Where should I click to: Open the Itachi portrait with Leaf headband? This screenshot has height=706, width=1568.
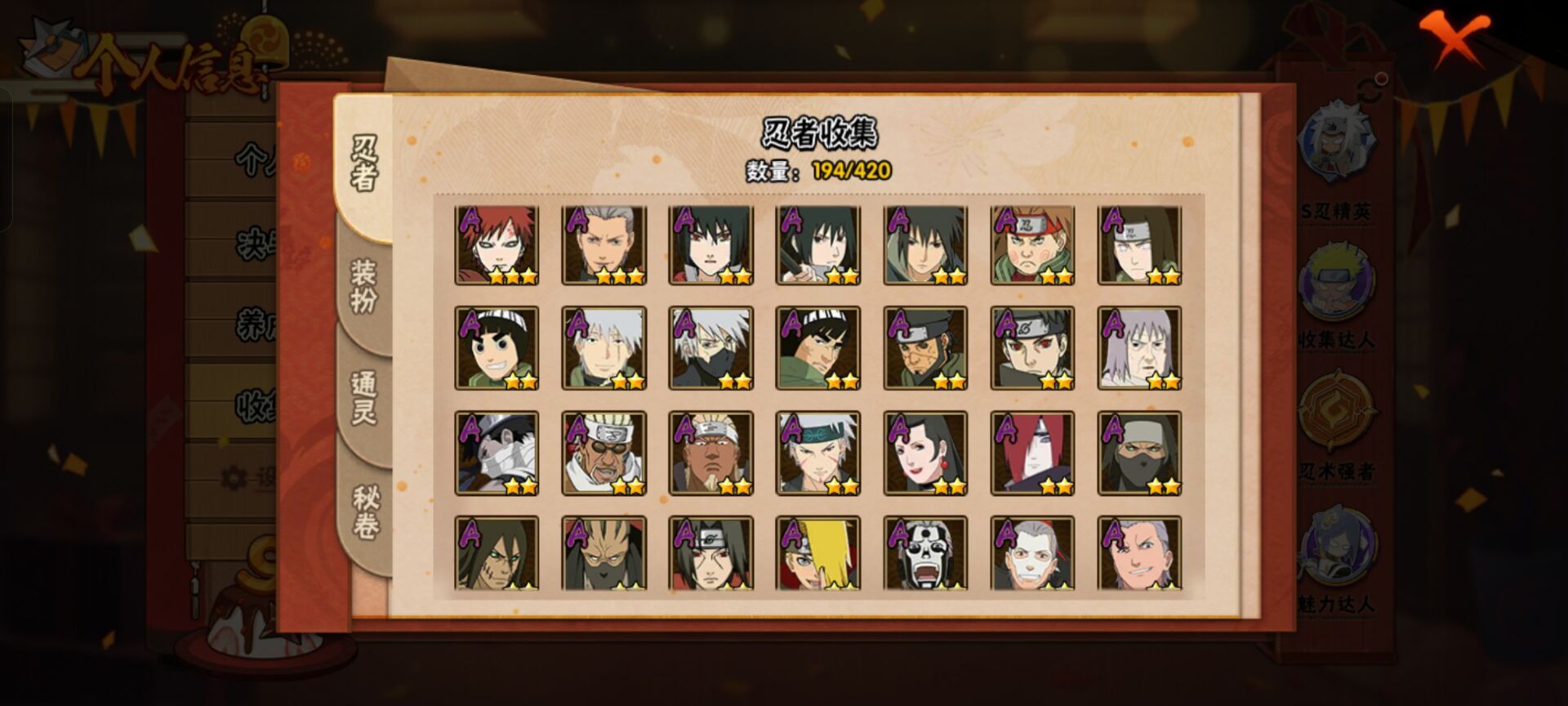tap(710, 553)
